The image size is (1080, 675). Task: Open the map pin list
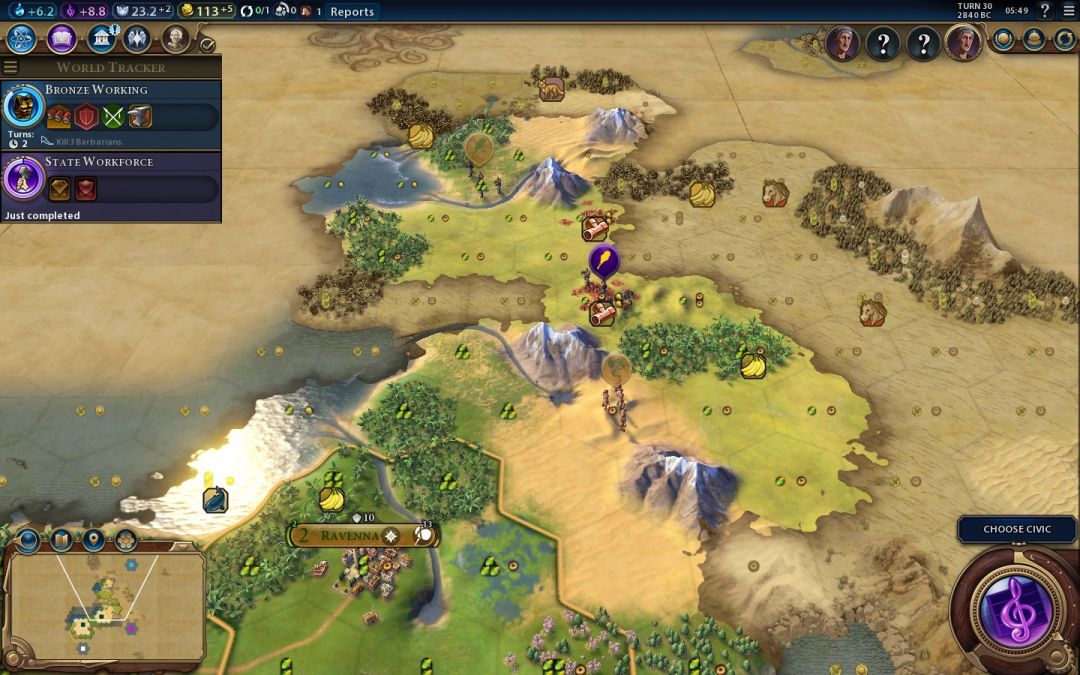click(x=94, y=541)
